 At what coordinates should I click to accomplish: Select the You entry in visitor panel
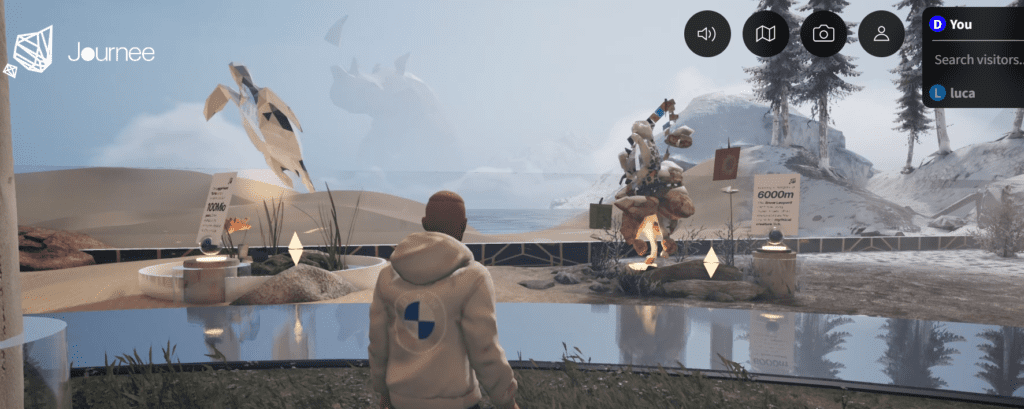click(x=960, y=24)
